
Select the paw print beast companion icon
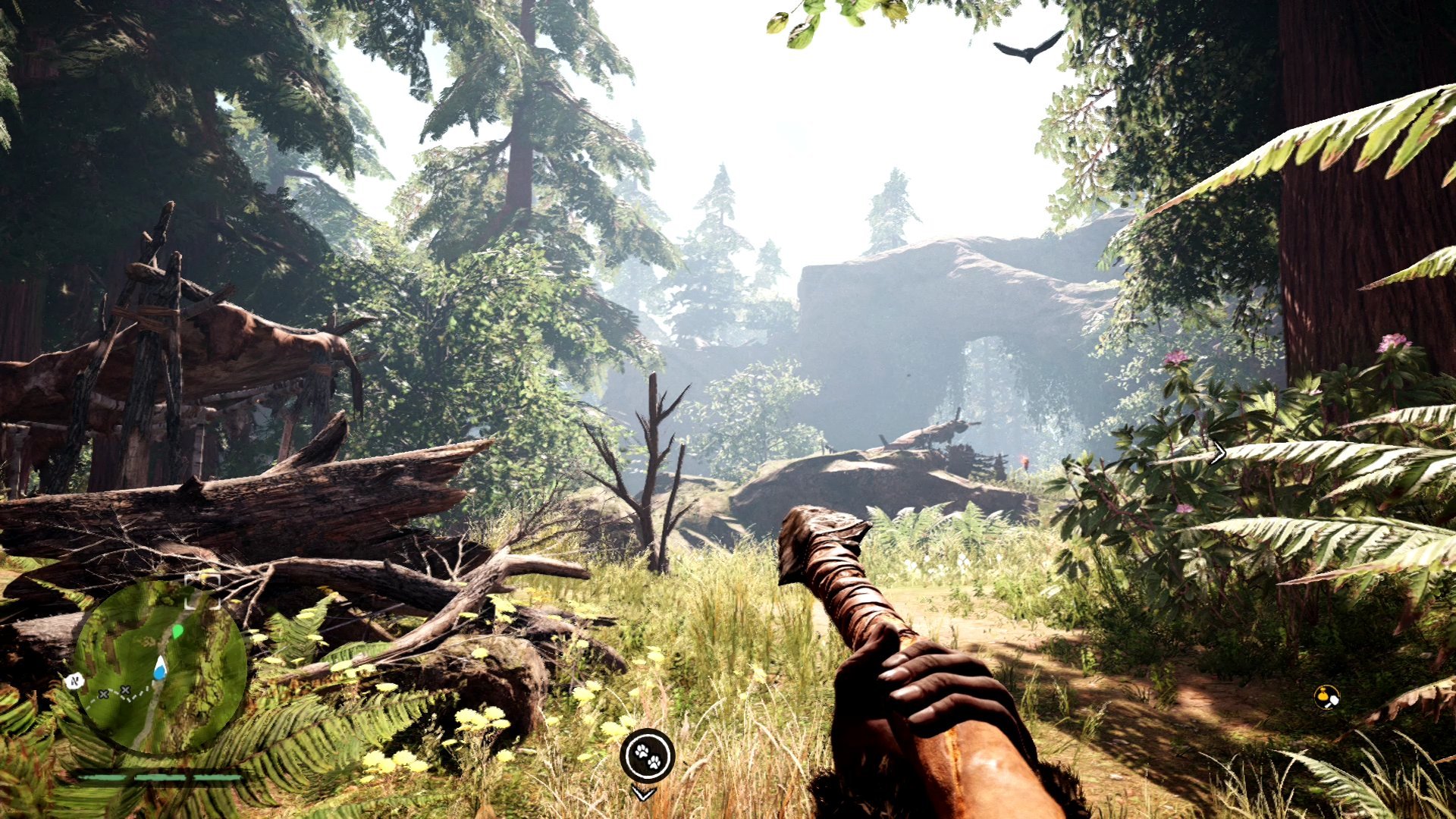pos(647,755)
